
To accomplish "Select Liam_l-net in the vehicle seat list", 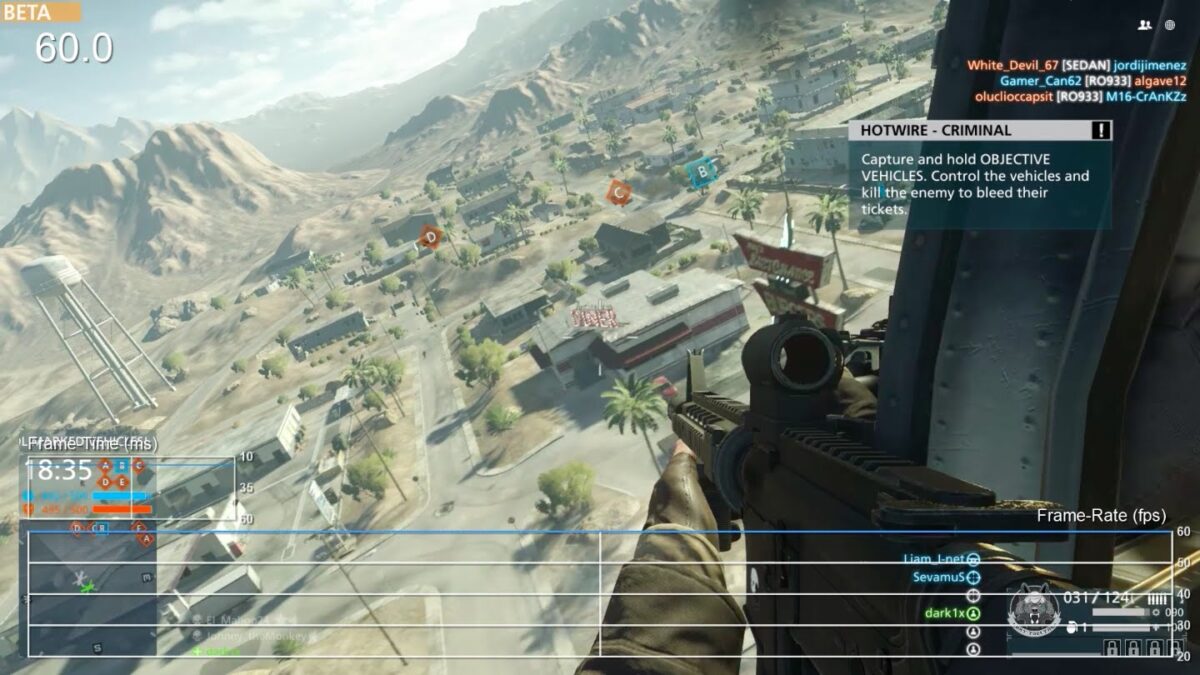I will [935, 559].
